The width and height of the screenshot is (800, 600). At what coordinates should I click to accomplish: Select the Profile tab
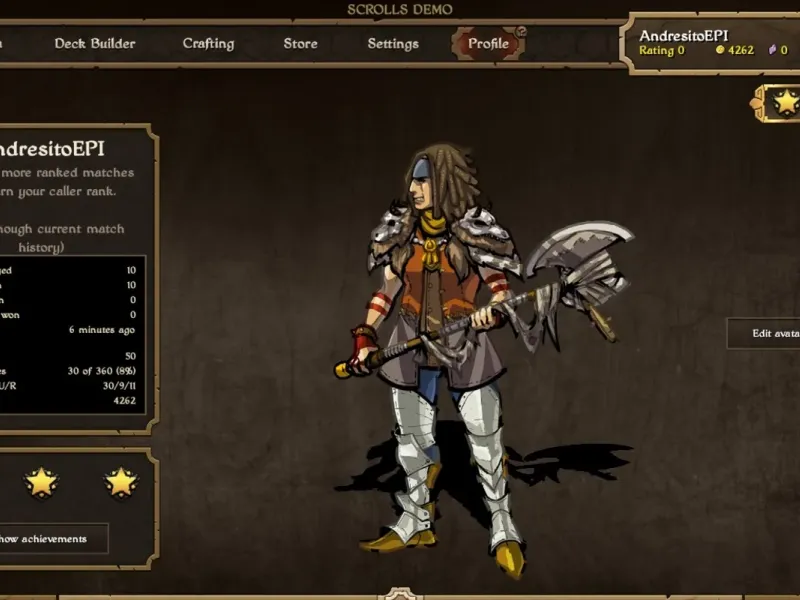click(488, 44)
